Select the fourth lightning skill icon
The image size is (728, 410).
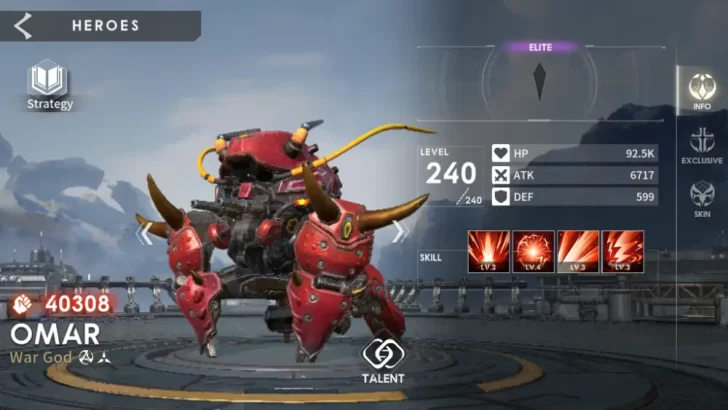(623, 251)
